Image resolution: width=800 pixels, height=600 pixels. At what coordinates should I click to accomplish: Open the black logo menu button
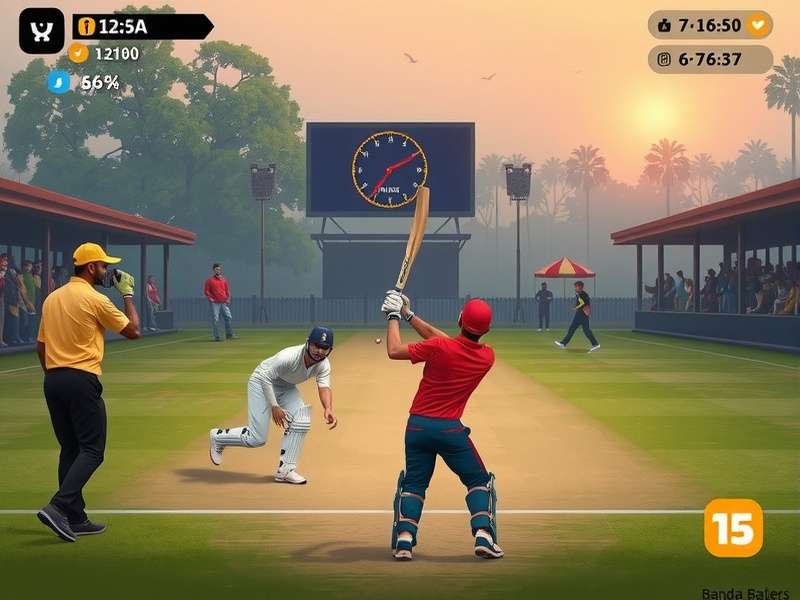coord(41,31)
